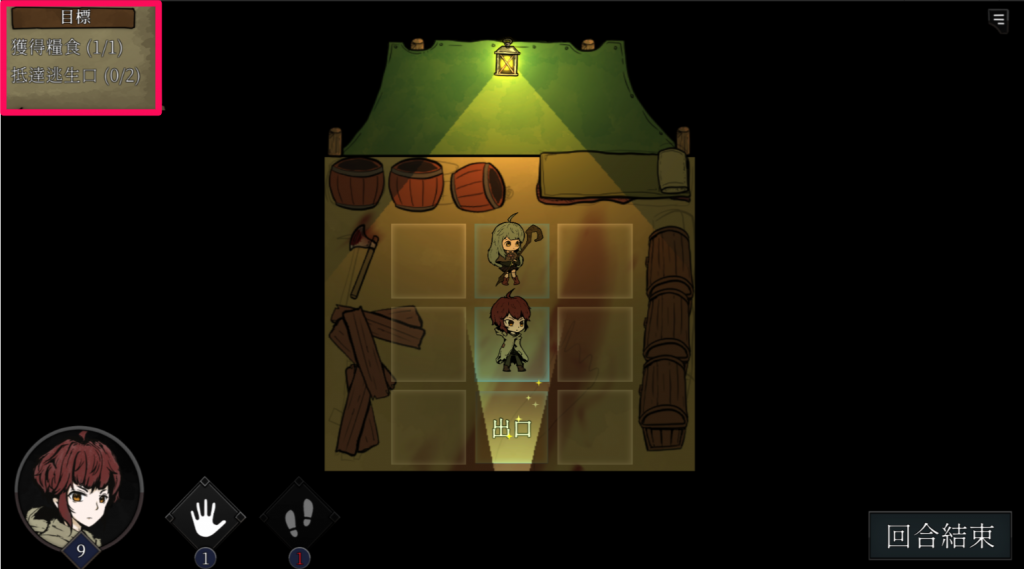Click the 目標 objectives panel
1024x569 pixels.
pyautogui.click(x=82, y=58)
